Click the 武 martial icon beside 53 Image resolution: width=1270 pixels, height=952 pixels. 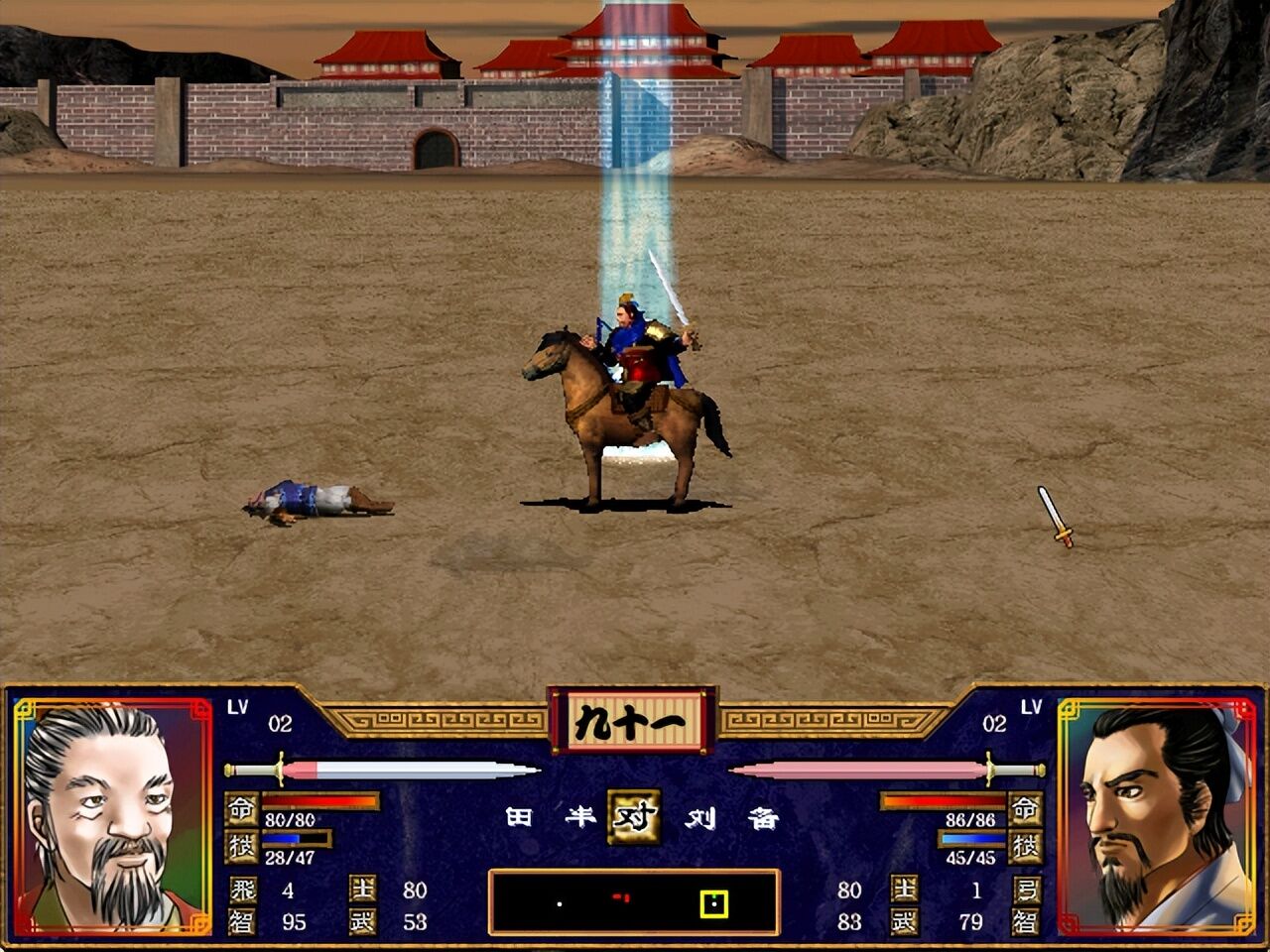pyautogui.click(x=363, y=920)
